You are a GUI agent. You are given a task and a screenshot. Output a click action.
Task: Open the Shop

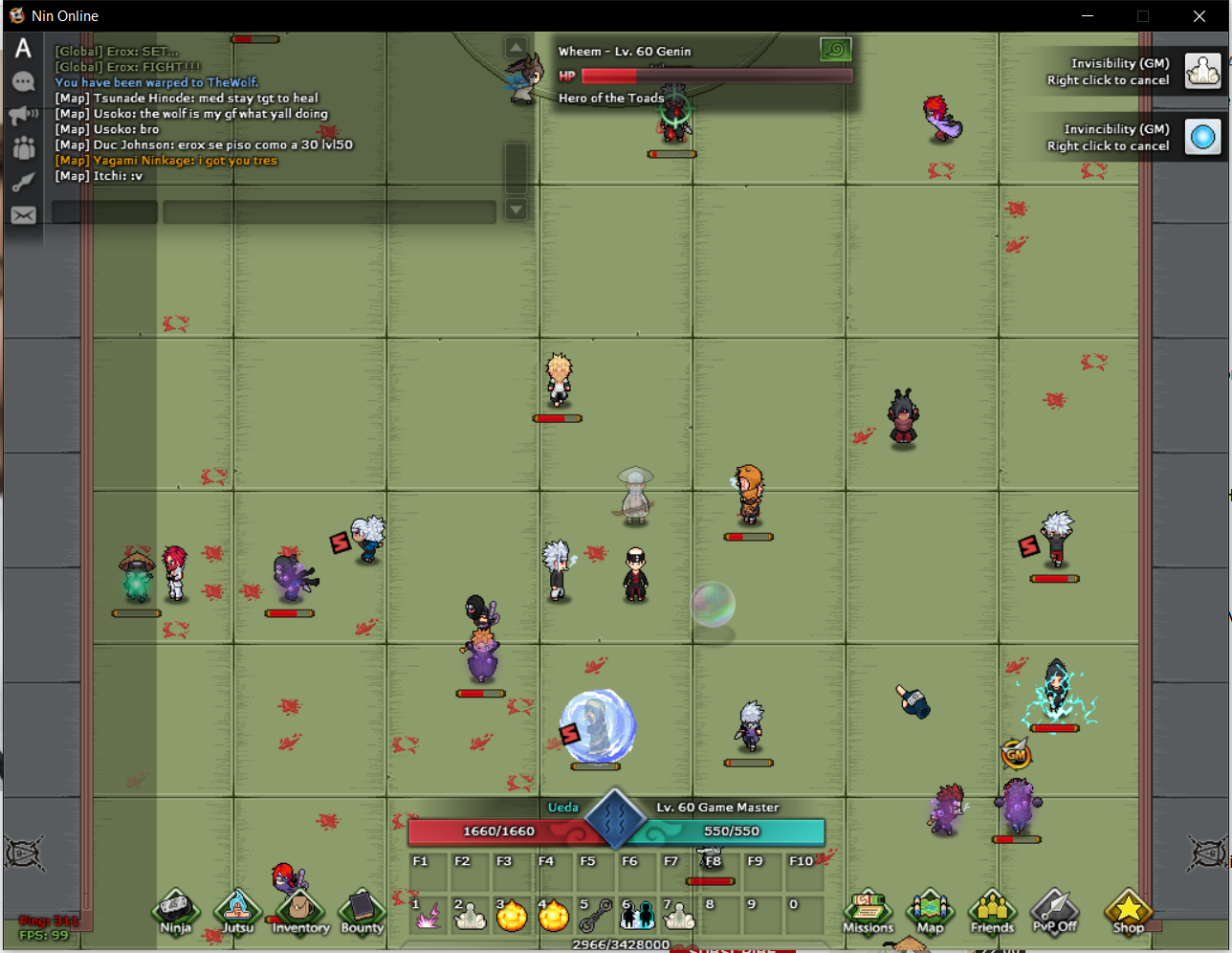click(x=1128, y=910)
